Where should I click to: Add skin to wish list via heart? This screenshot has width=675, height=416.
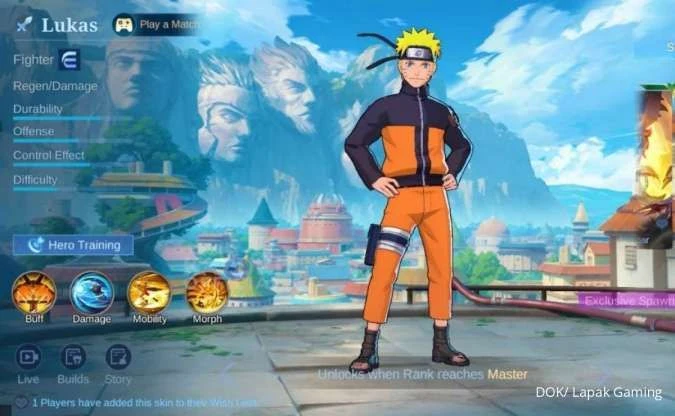[20, 402]
